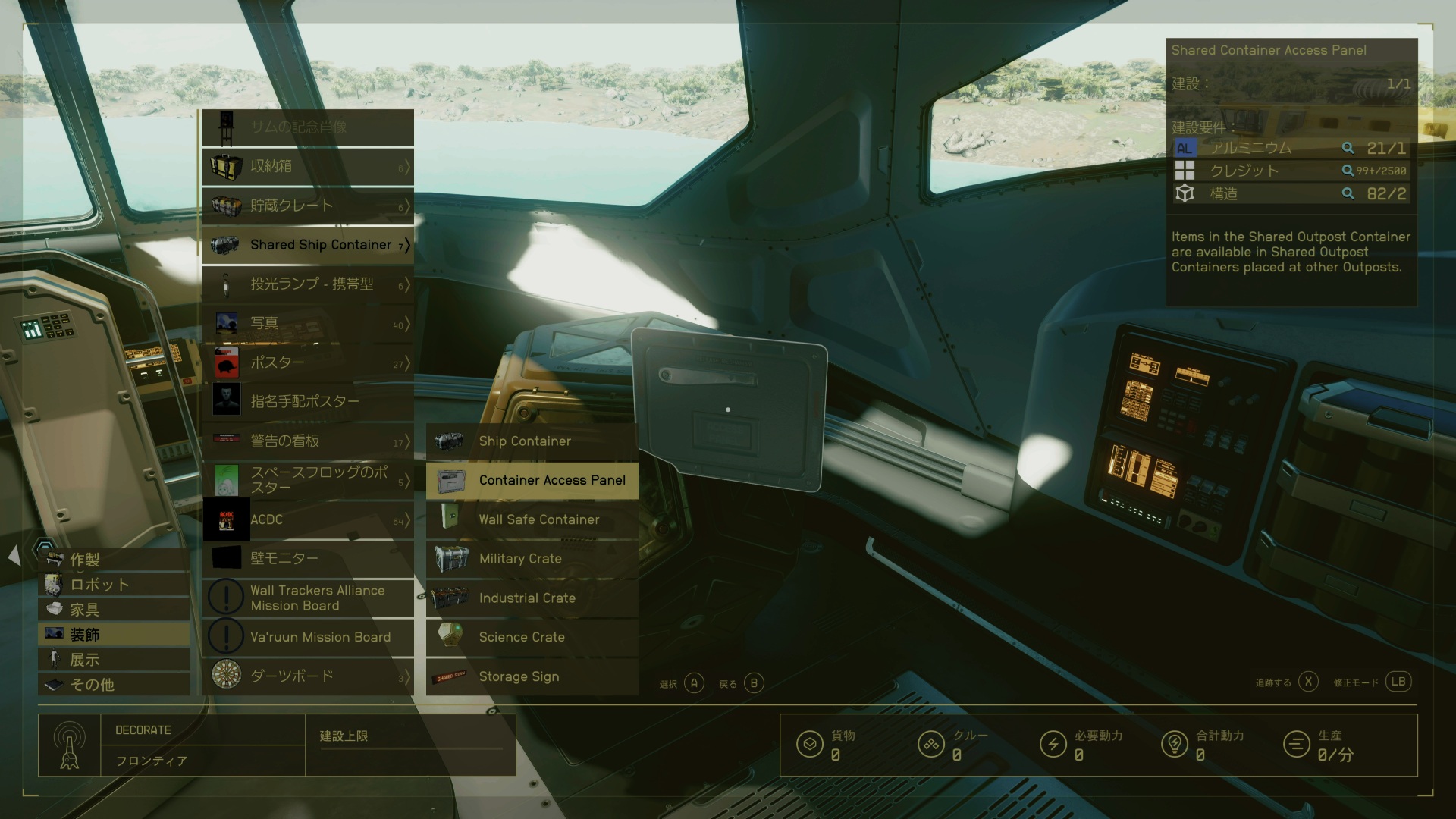
Task: Switch to the 家具 furniture category
Action: [114, 610]
